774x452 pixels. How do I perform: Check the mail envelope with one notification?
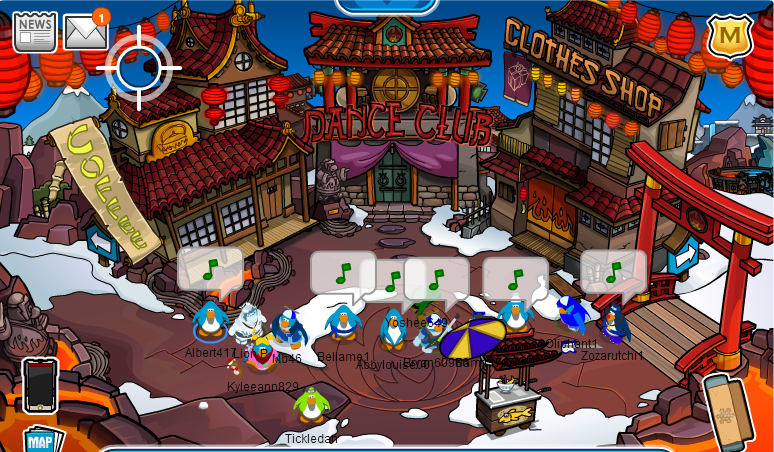point(85,33)
